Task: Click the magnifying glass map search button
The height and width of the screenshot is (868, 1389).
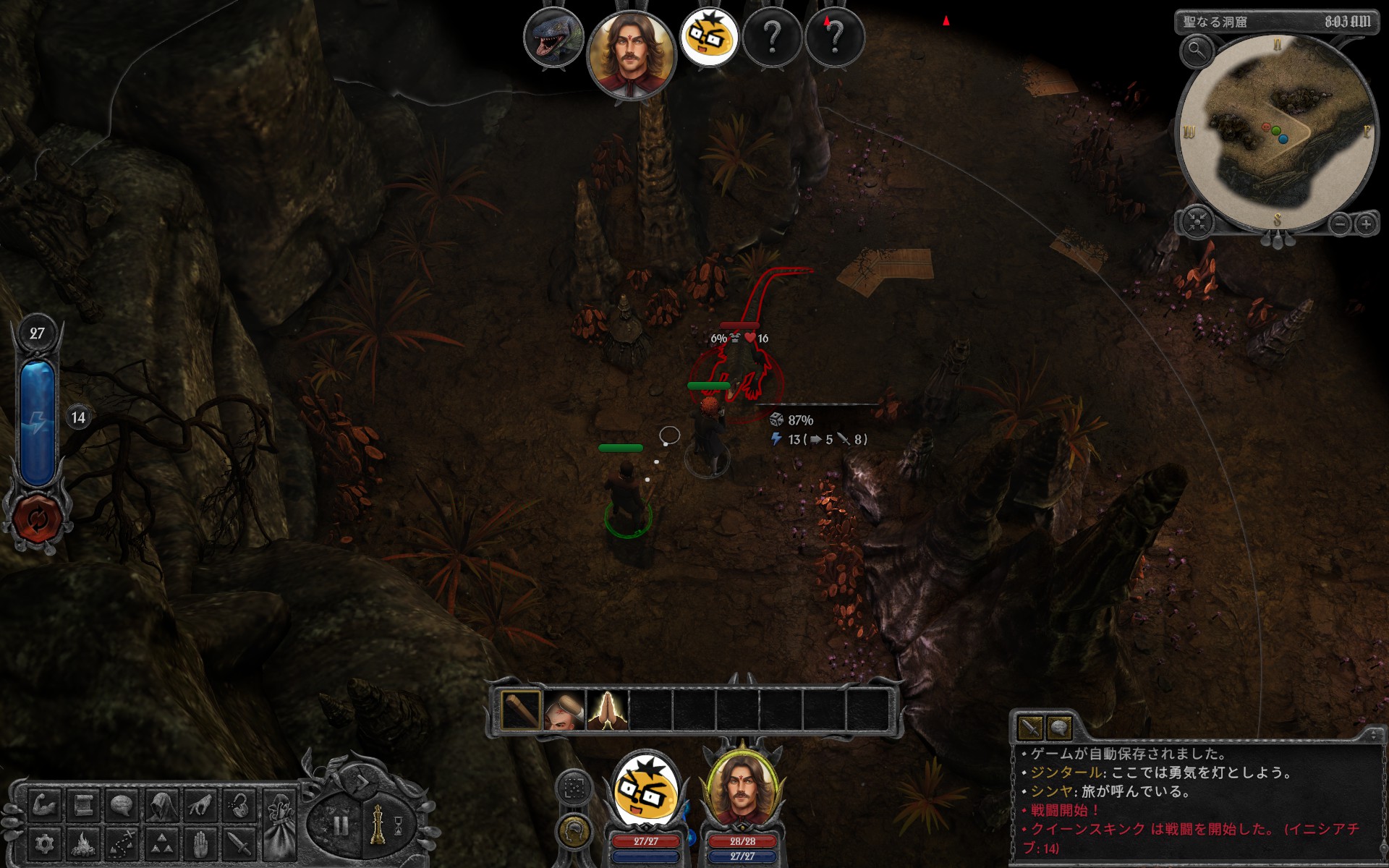Action: (1197, 51)
